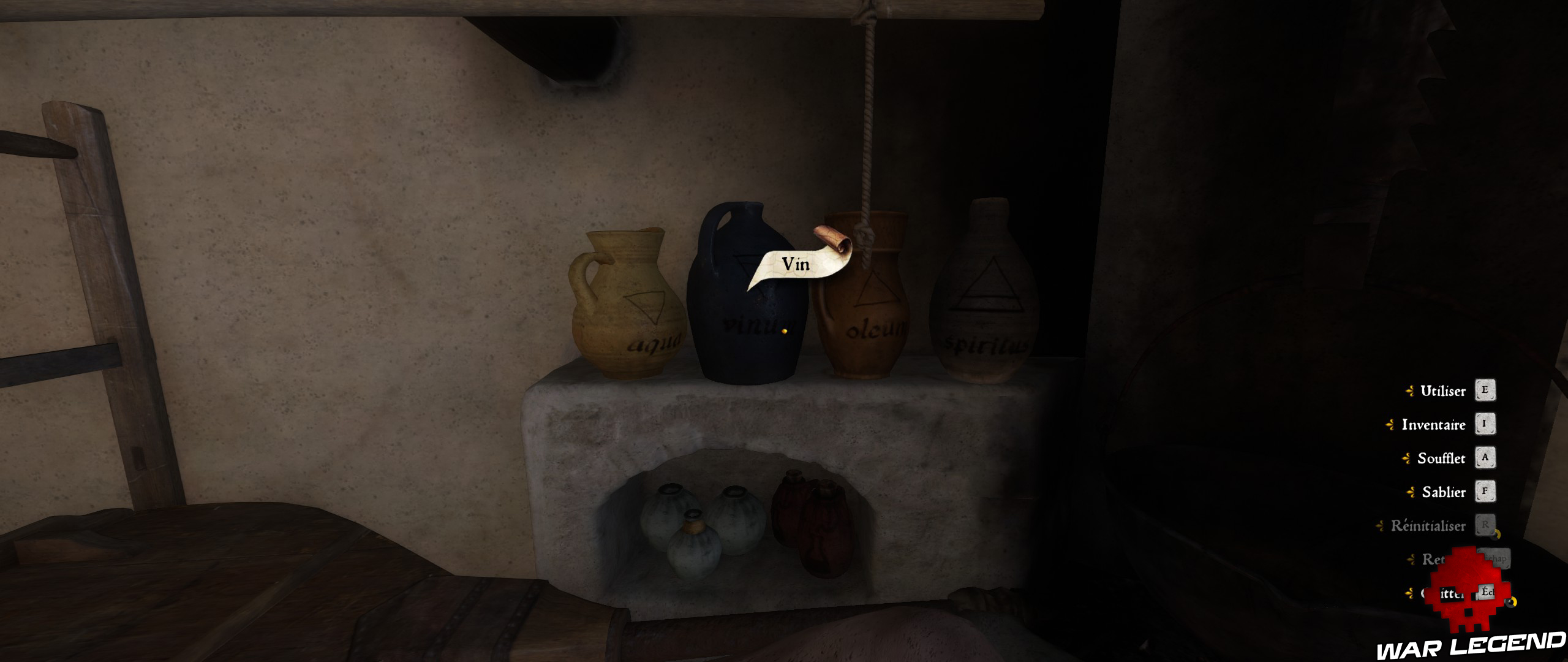Click the E key icon next to Utiliser
The image size is (1568, 662).
coord(1485,390)
